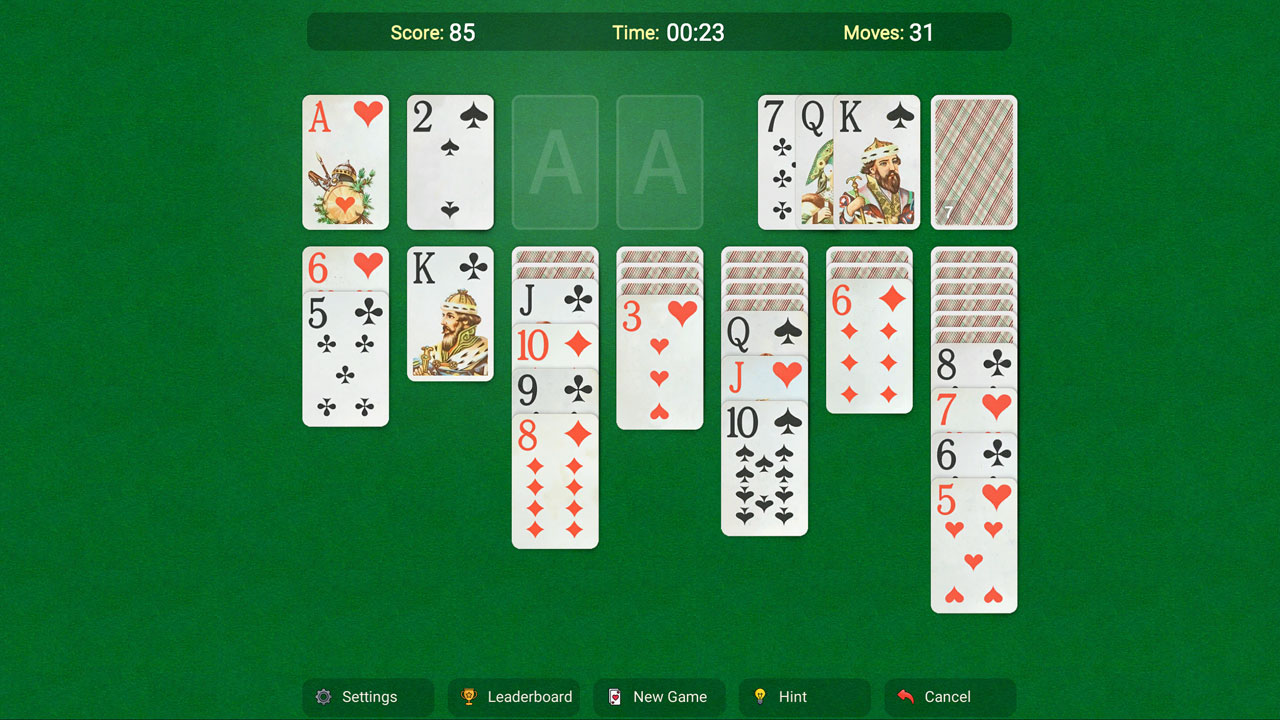Click the face-down stock pile to draw cards
Screen dimensions: 1280x720
[x=973, y=162]
